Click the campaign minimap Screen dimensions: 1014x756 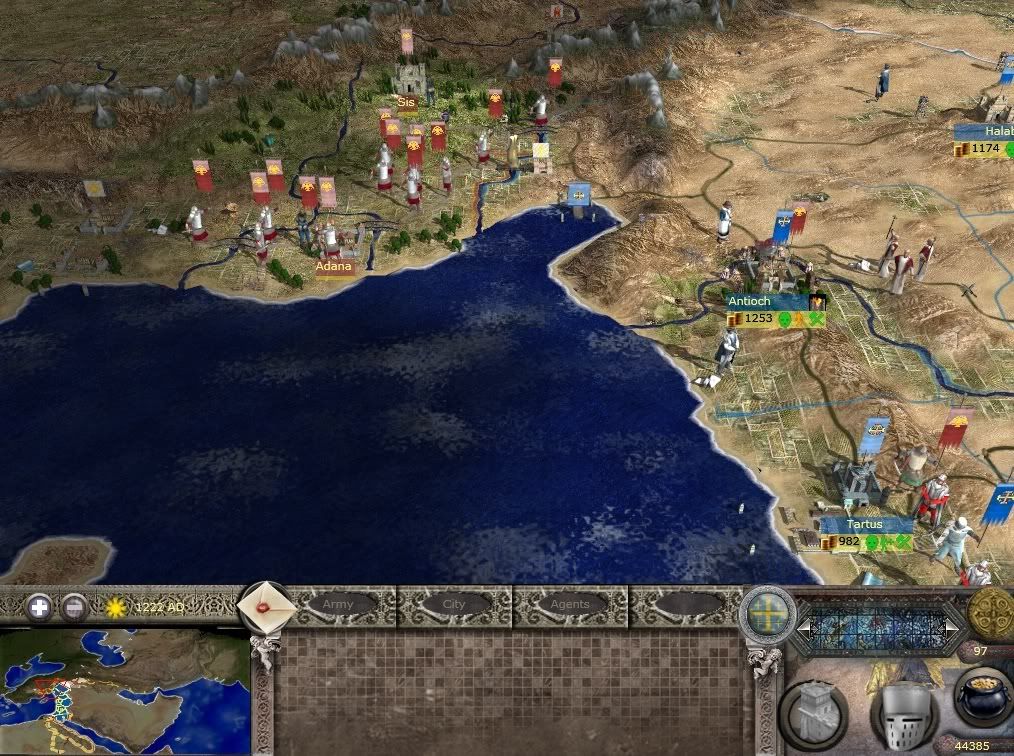click(x=124, y=690)
